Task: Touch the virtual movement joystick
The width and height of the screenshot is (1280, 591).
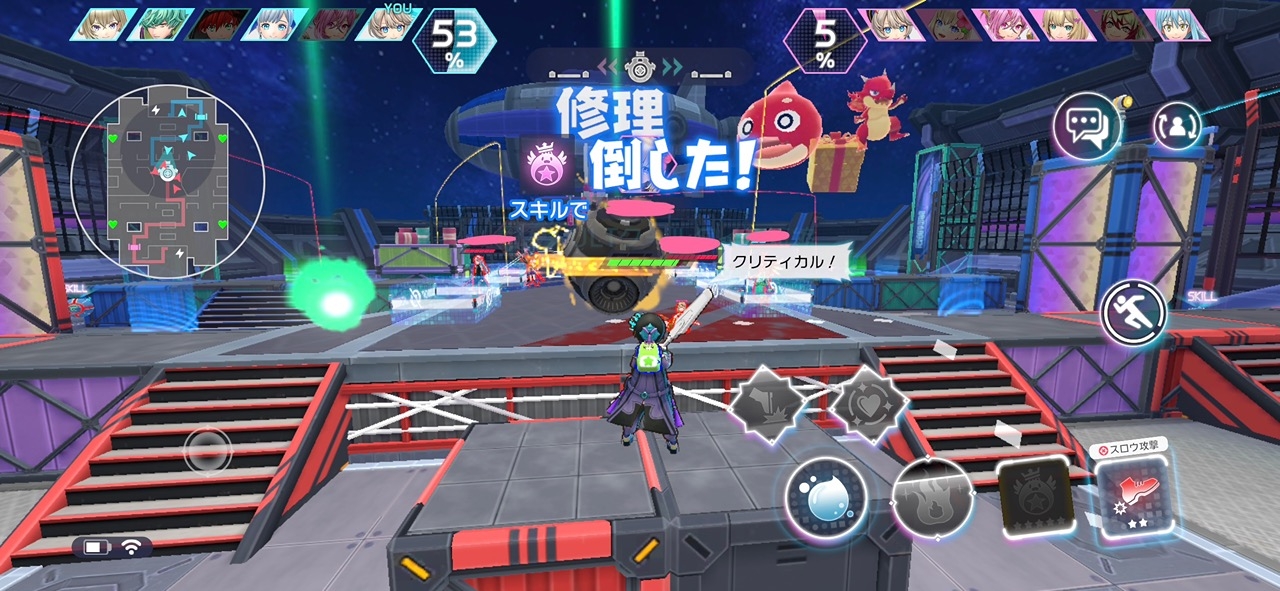Action: pyautogui.click(x=208, y=452)
